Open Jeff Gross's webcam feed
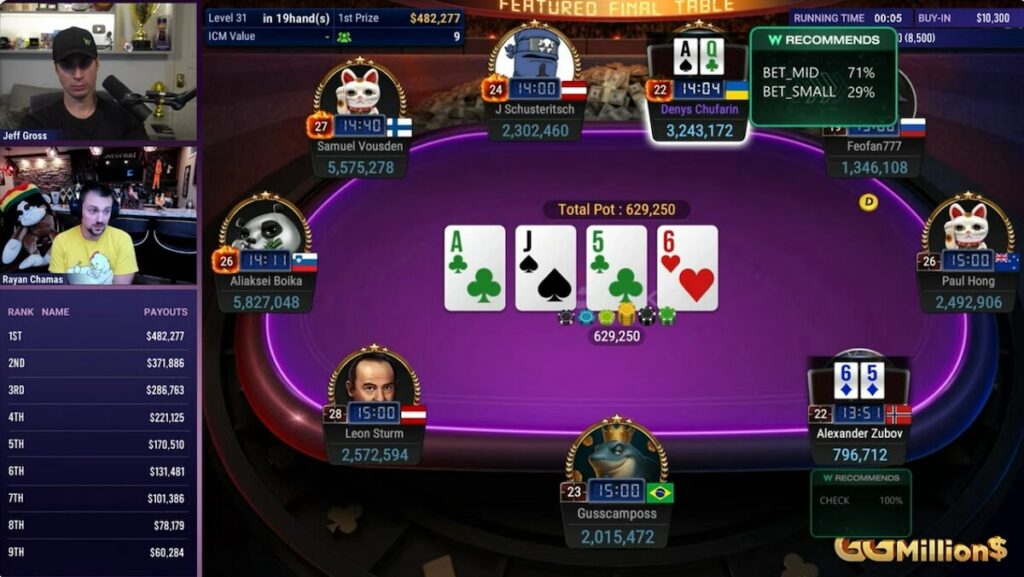 pyautogui.click(x=98, y=70)
